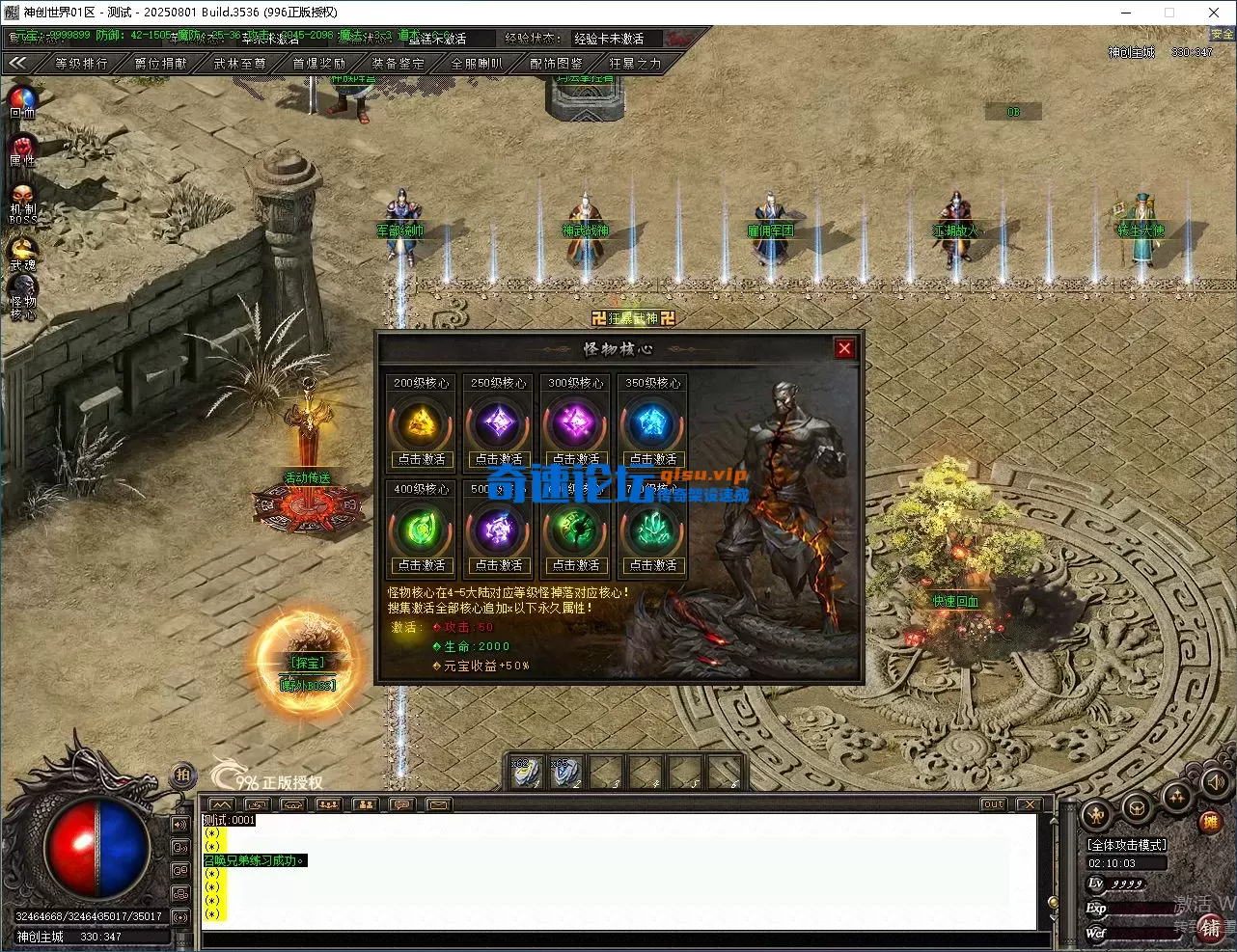1237x952 pixels.
Task: Open the 机制BOSS skull icon
Action: click(22, 201)
